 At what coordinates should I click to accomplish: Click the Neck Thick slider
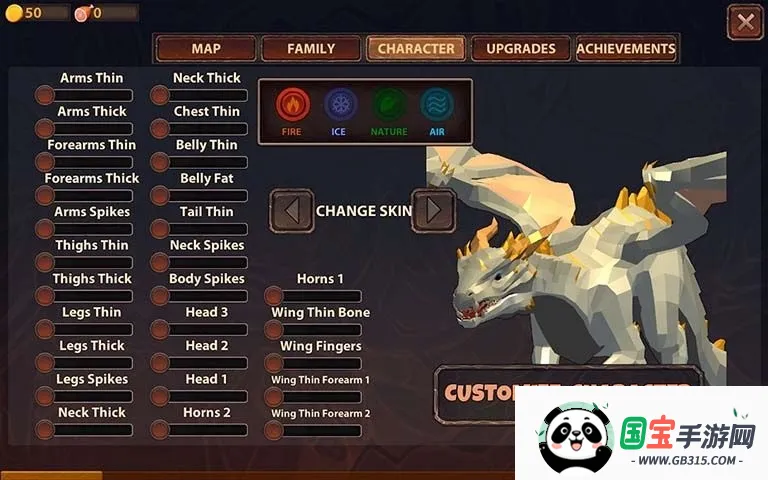coord(203,95)
